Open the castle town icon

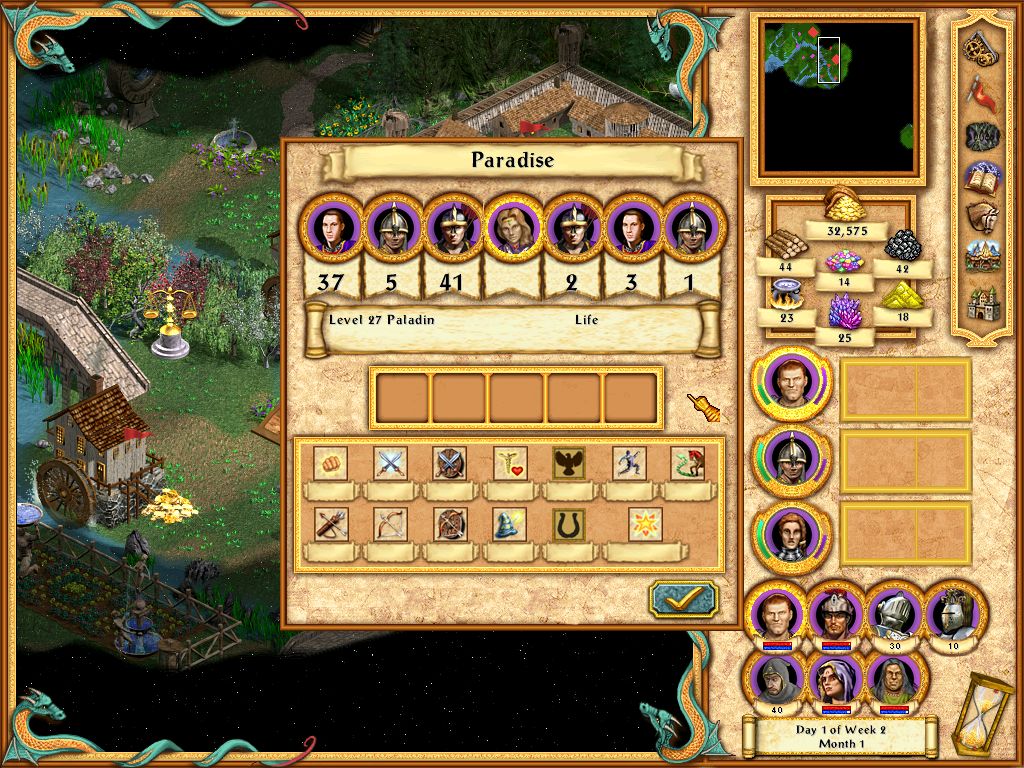[983, 302]
